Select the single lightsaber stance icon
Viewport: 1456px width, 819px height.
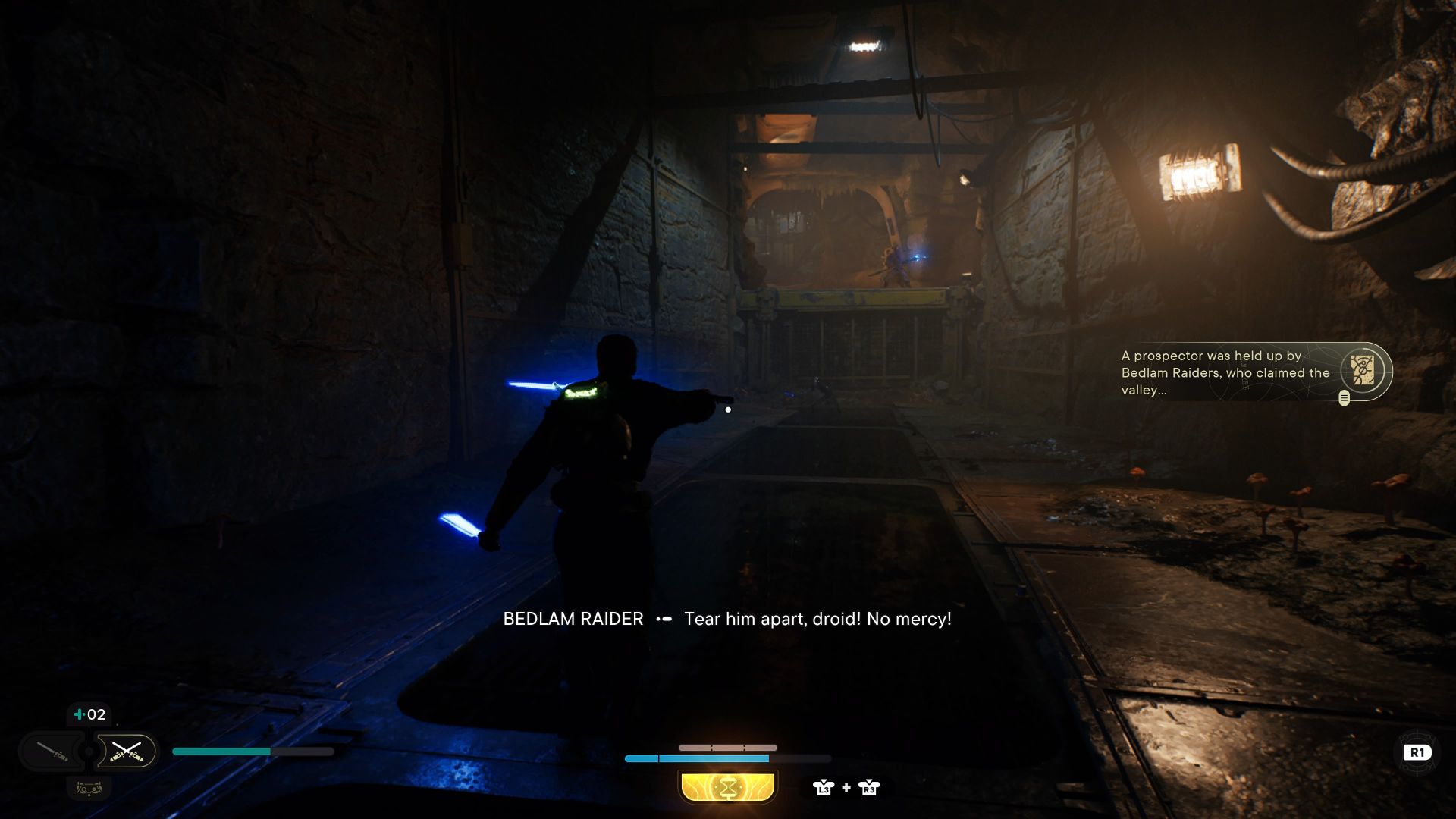(x=53, y=752)
